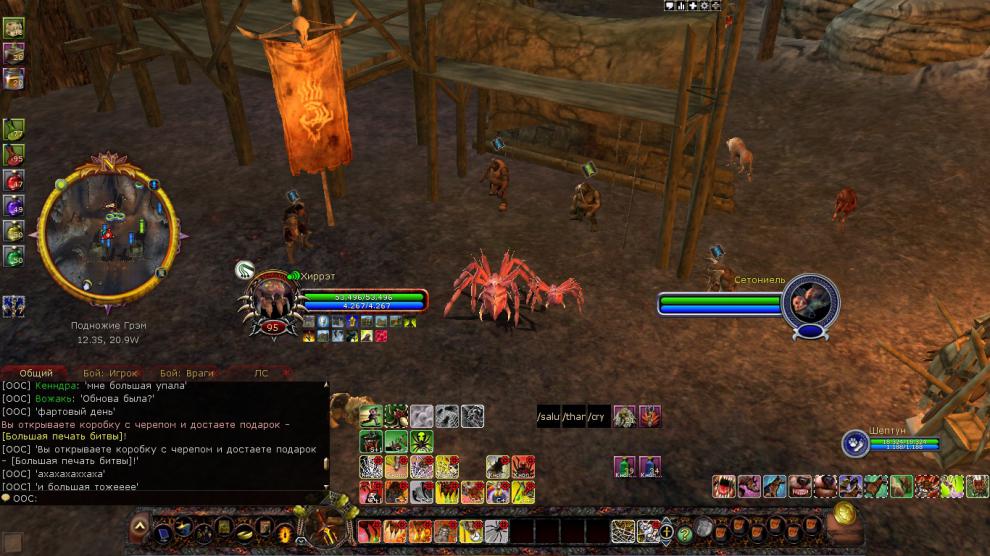Trigger the /cry emote shortcut
990x556 pixels.
[598, 417]
